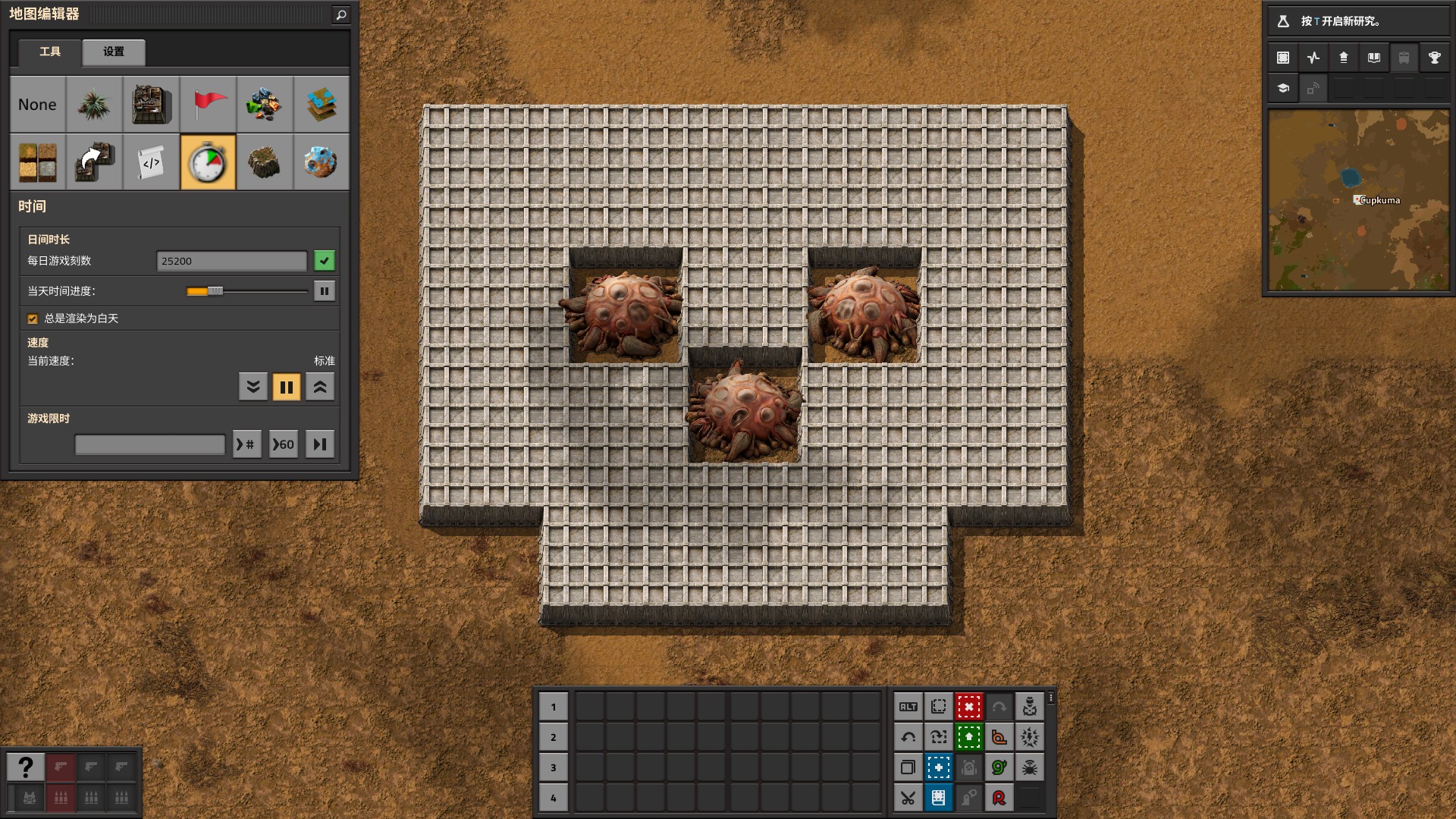Decrease game speed with down chevrons
This screenshot has height=819, width=1456.
(x=253, y=388)
